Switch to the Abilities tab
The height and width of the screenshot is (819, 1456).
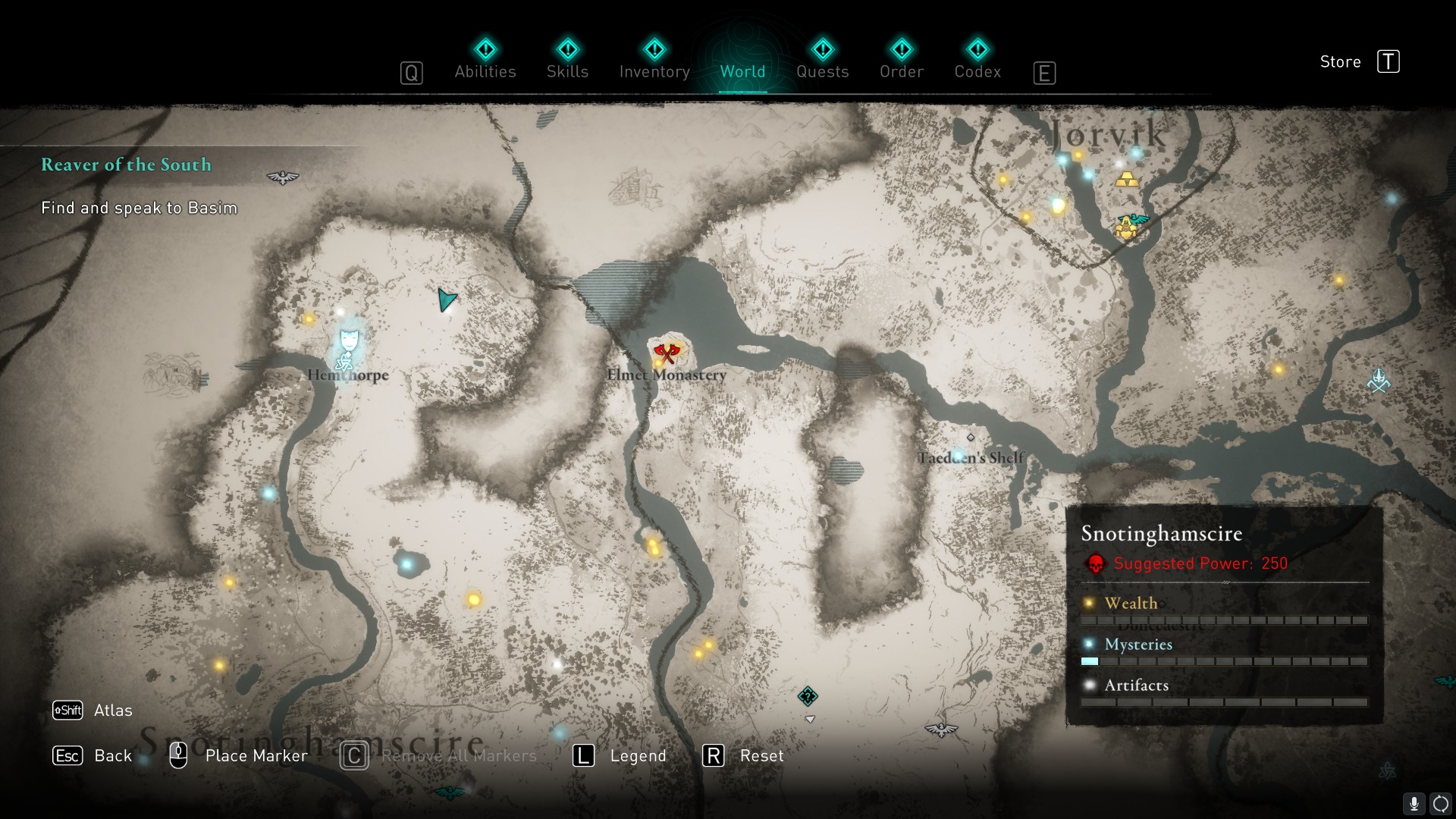(485, 71)
